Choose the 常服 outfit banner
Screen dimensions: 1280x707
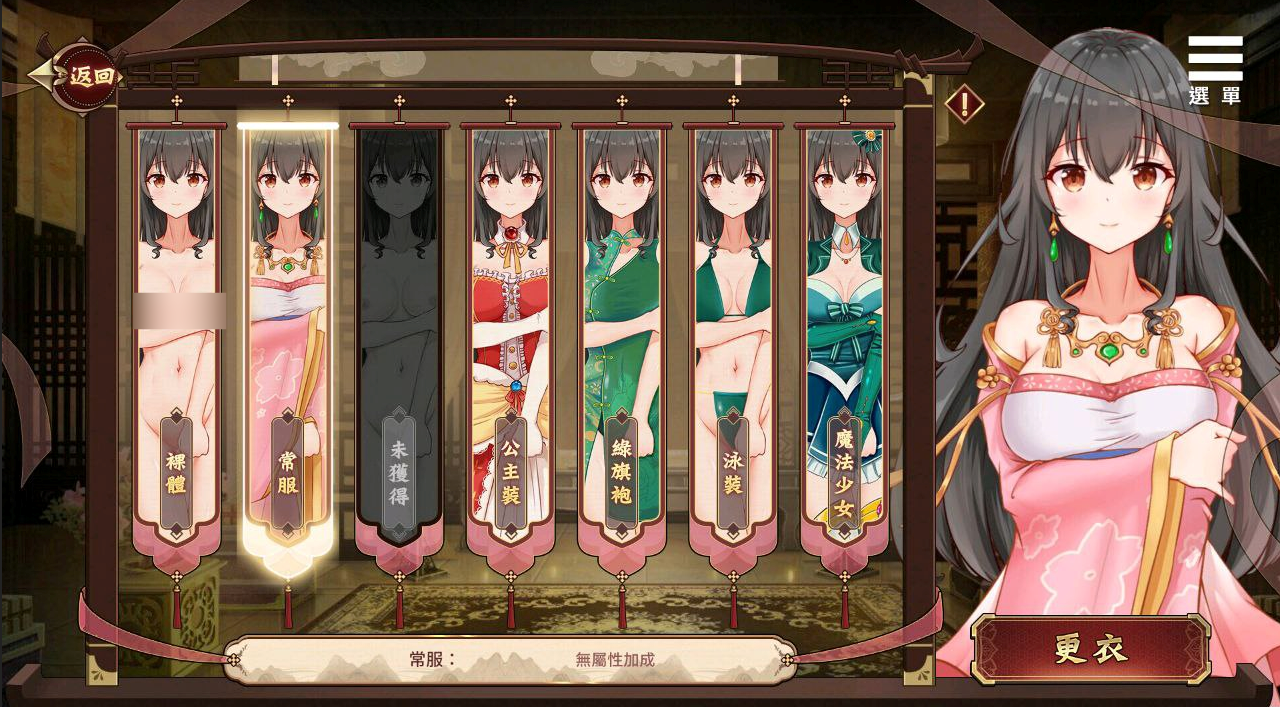[x=288, y=340]
